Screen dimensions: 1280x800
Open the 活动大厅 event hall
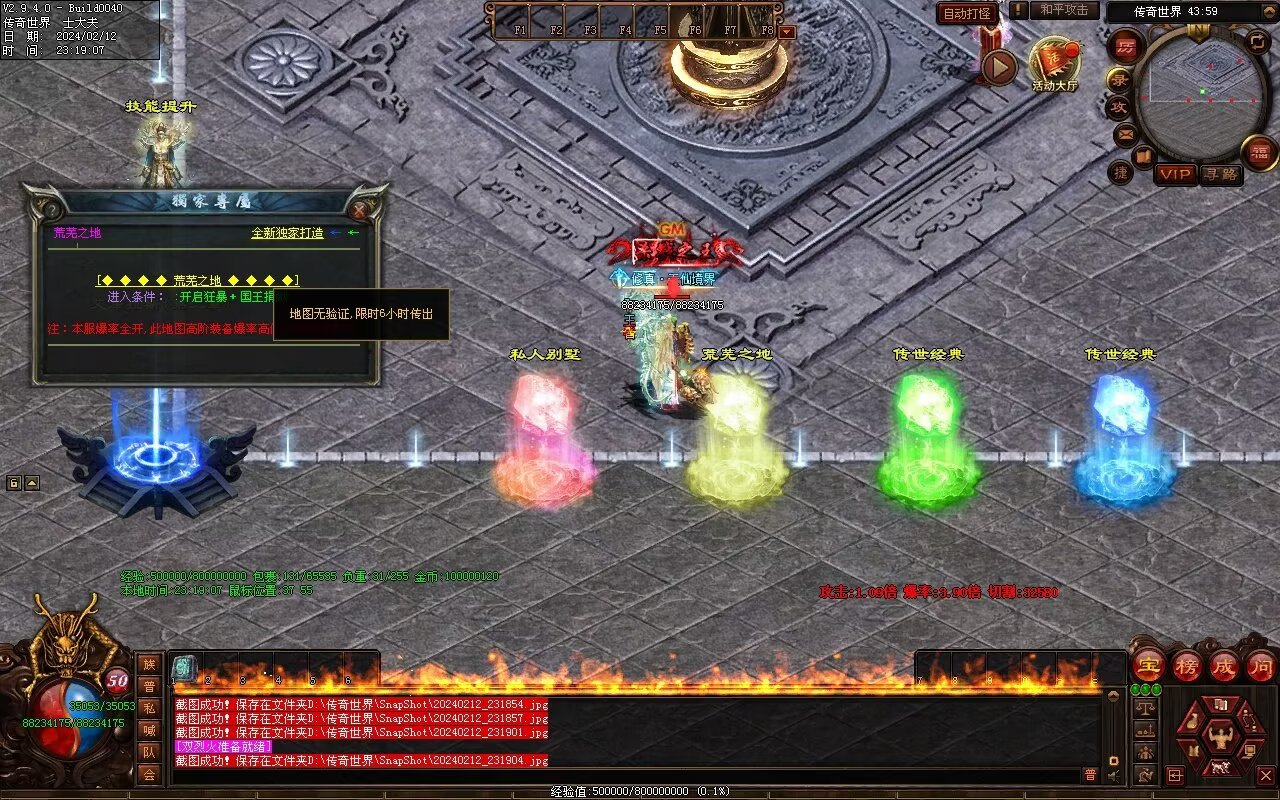pyautogui.click(x=1055, y=62)
